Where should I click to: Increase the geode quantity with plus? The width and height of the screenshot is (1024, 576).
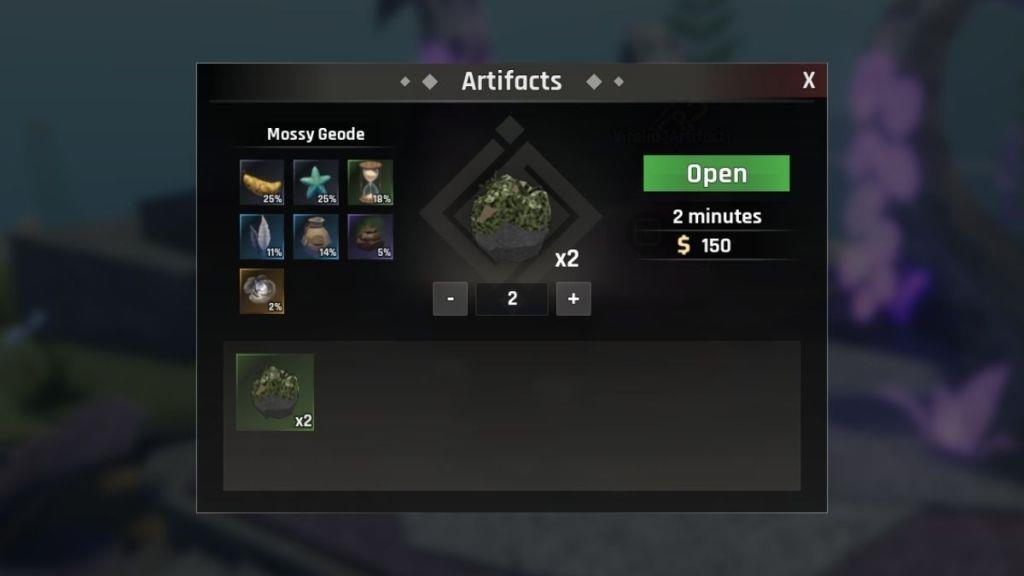(573, 299)
